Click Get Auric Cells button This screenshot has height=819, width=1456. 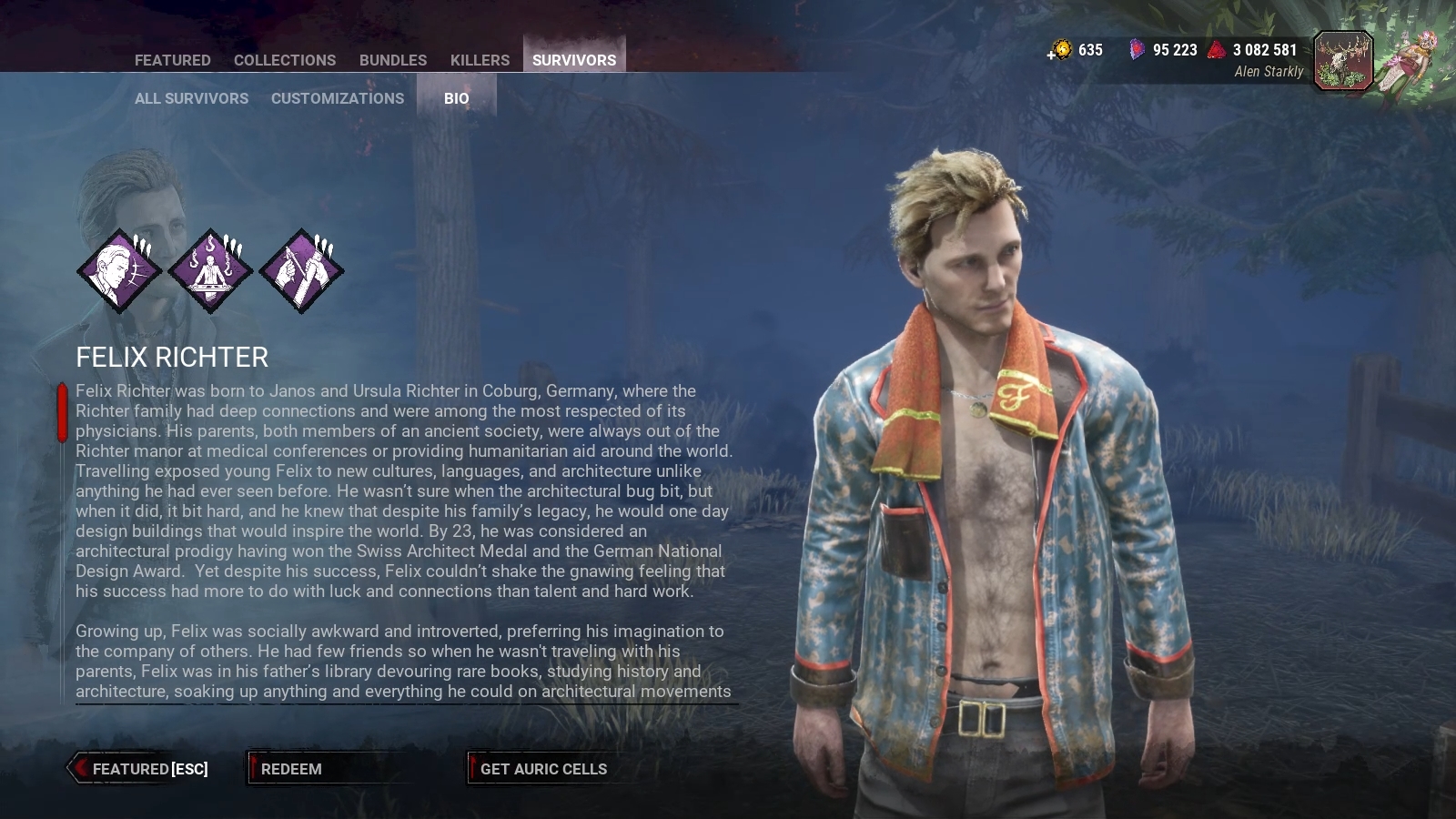click(x=542, y=769)
